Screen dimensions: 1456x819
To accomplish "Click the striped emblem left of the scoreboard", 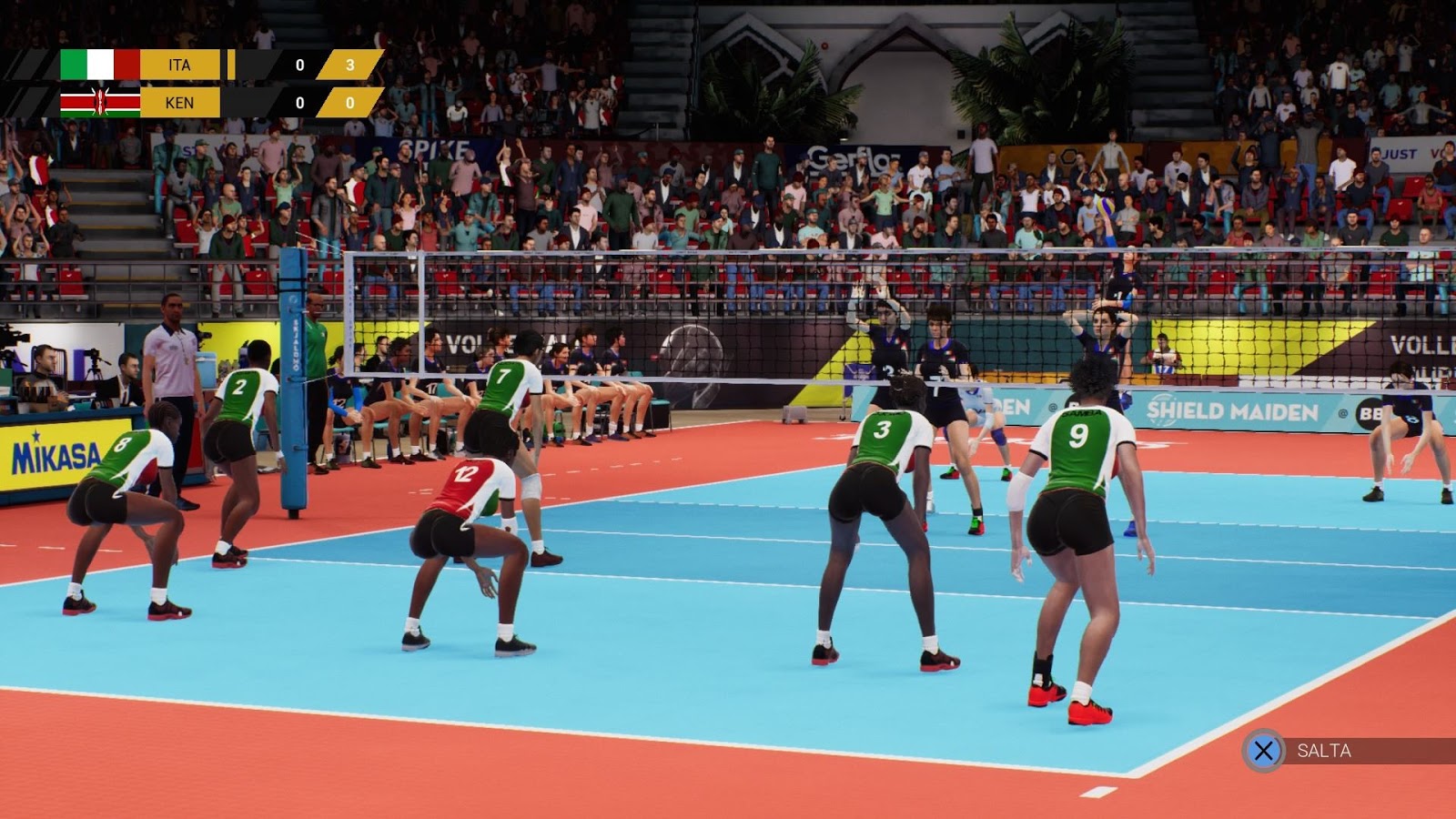I will (27, 84).
